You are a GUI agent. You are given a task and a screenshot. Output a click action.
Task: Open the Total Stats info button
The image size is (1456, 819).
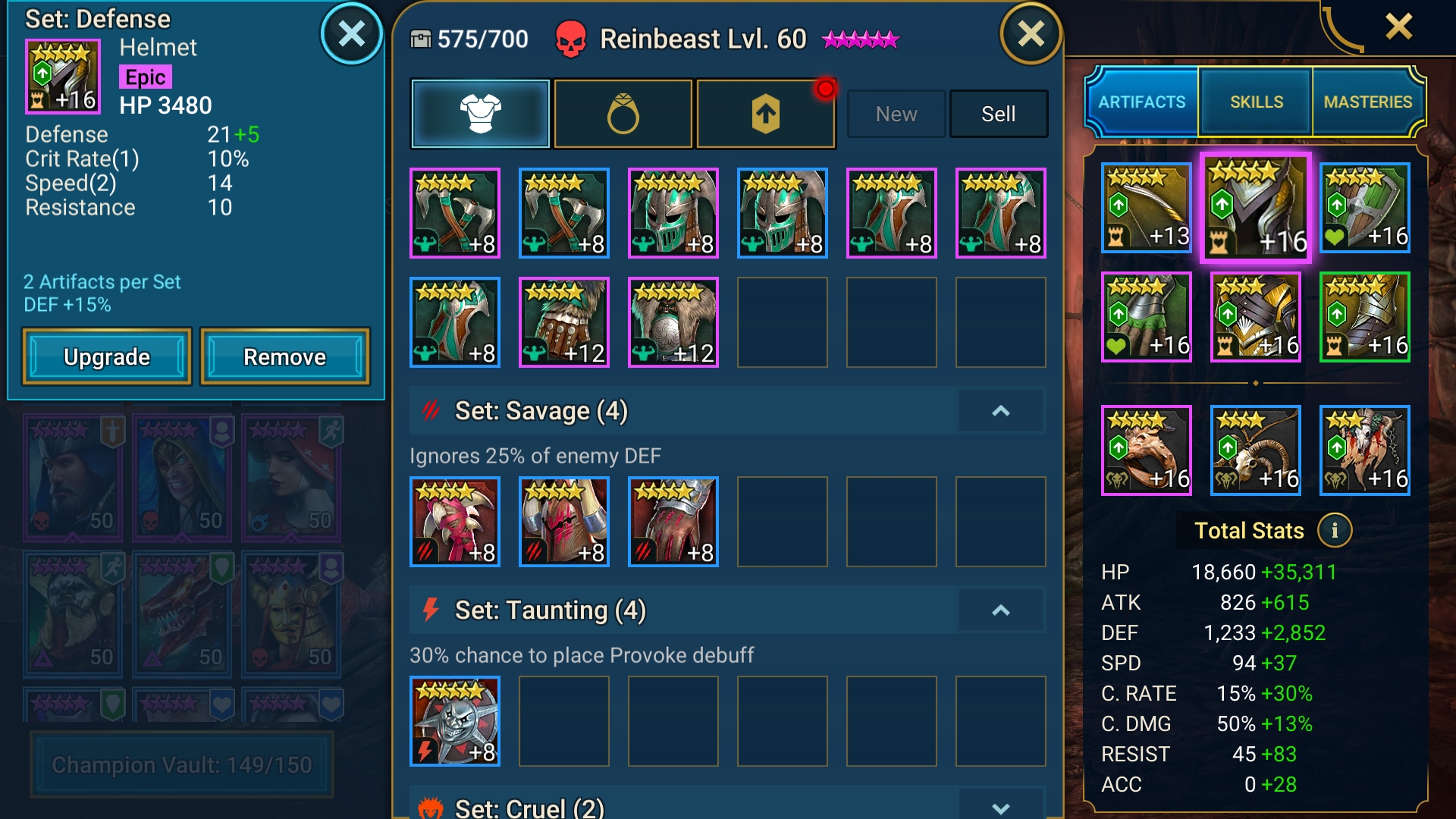pos(1335,531)
